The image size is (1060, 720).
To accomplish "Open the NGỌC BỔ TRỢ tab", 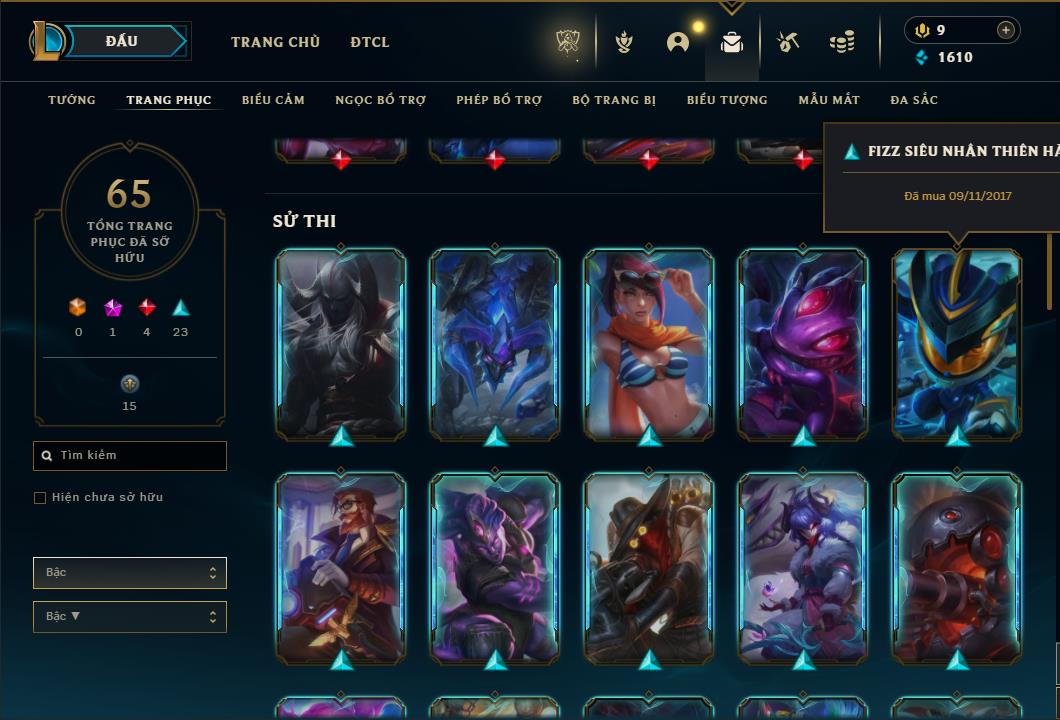I will [380, 100].
